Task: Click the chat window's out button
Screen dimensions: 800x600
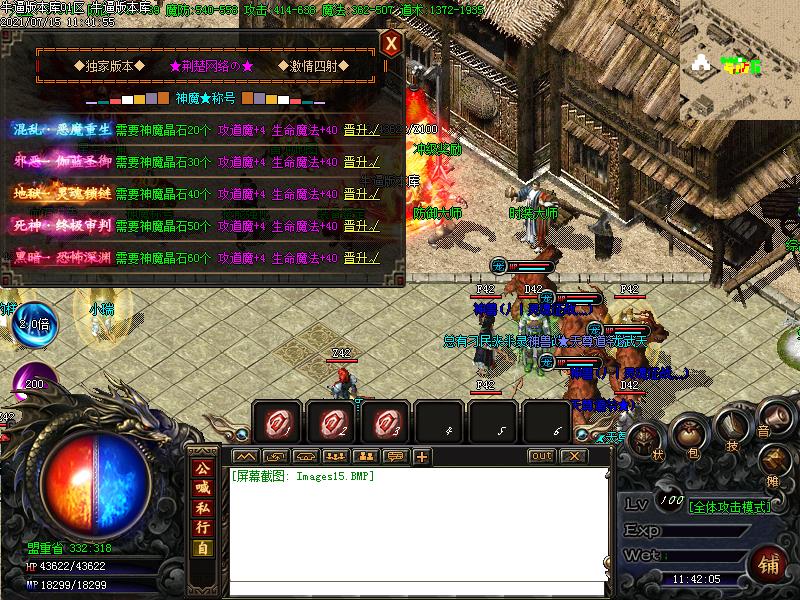Action: coord(541,456)
